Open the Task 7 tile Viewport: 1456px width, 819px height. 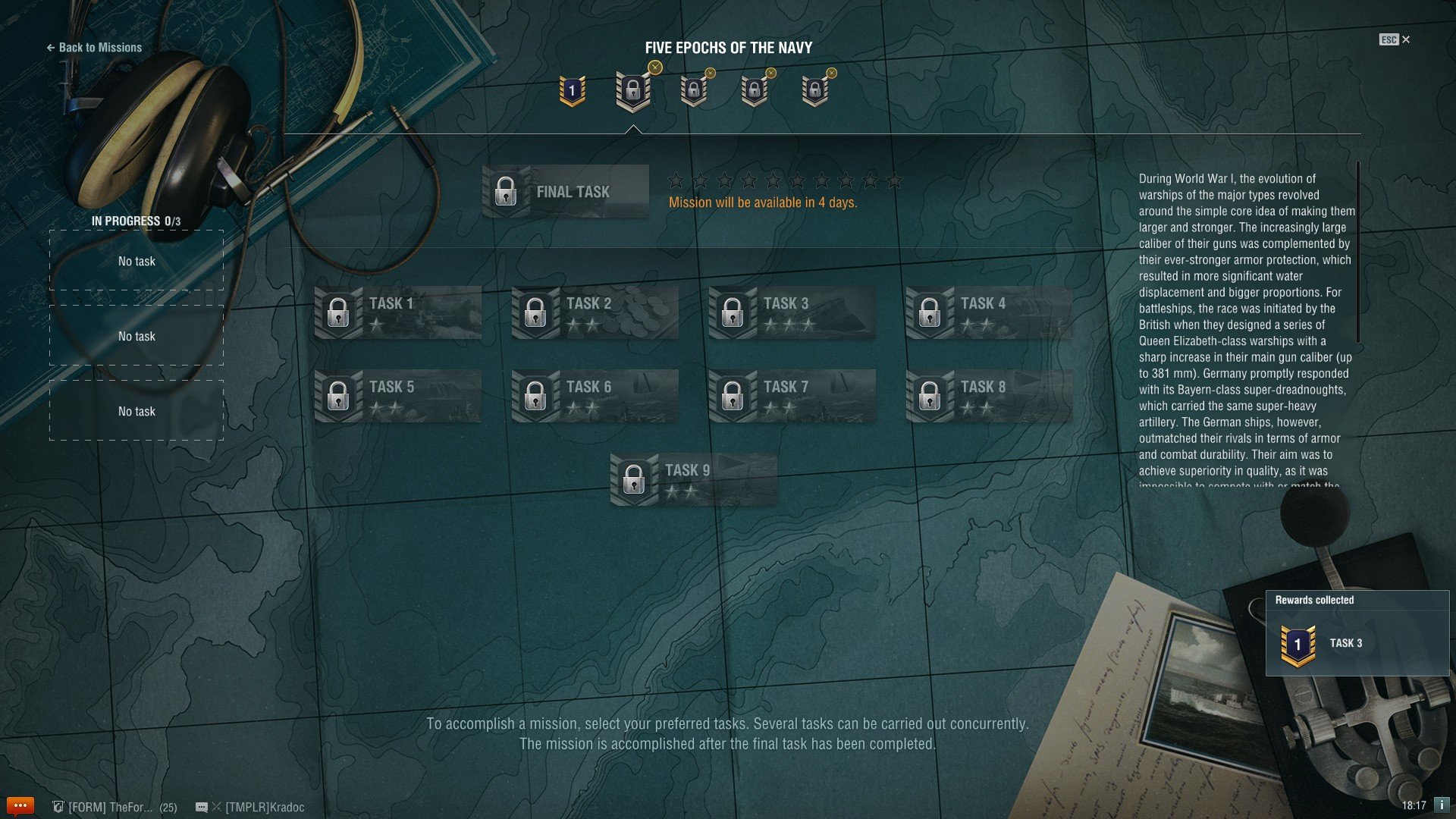[x=792, y=396]
